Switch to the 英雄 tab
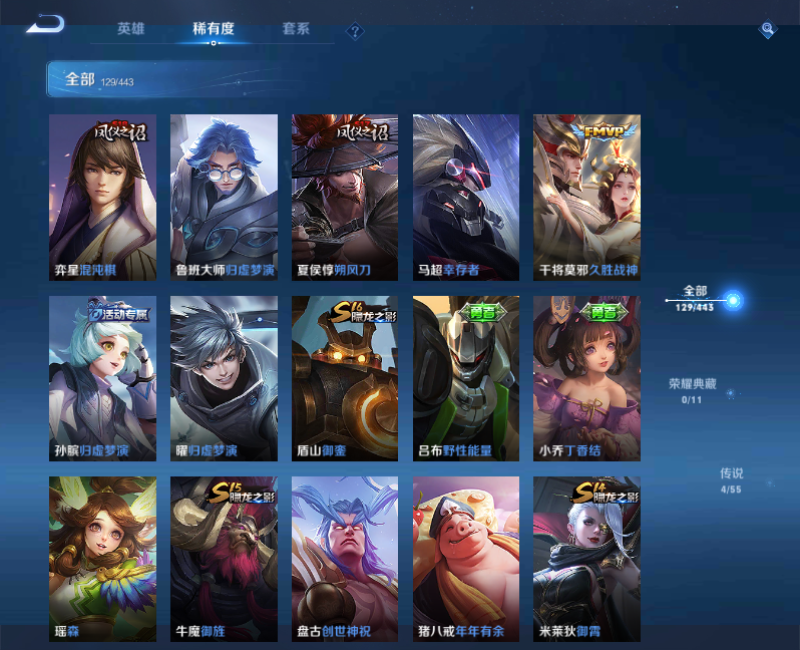Image resolution: width=800 pixels, height=650 pixels. pos(131,29)
